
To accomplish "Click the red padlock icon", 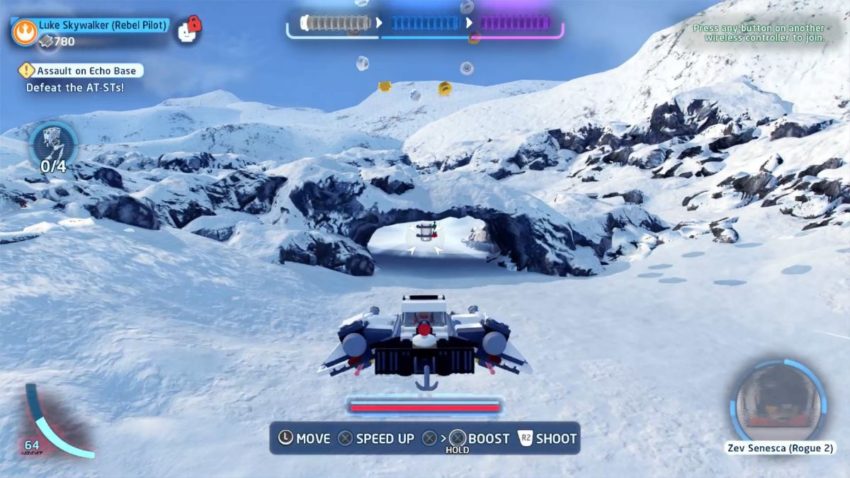I will pyautogui.click(x=194, y=23).
